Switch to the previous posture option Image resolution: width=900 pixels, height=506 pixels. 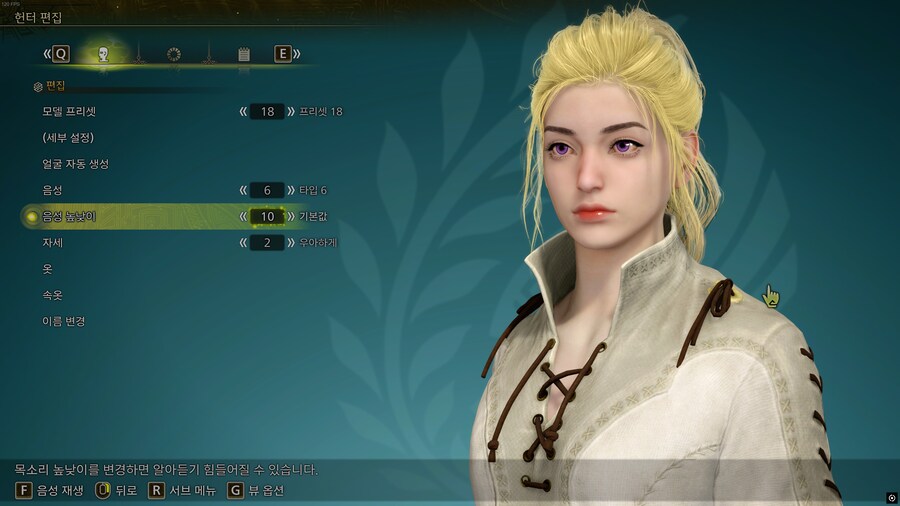pos(242,242)
